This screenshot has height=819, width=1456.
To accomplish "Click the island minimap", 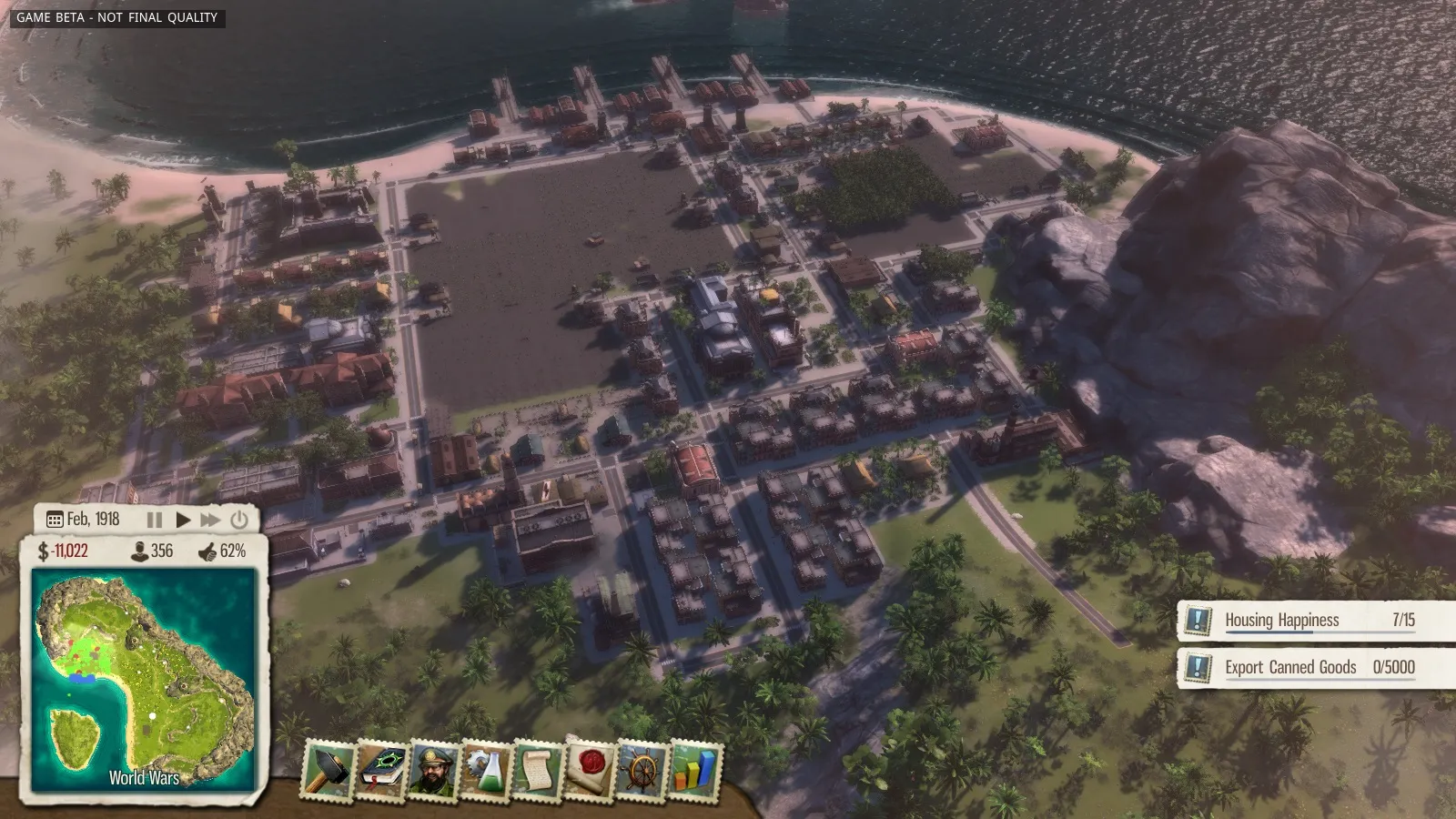I will coord(144,678).
